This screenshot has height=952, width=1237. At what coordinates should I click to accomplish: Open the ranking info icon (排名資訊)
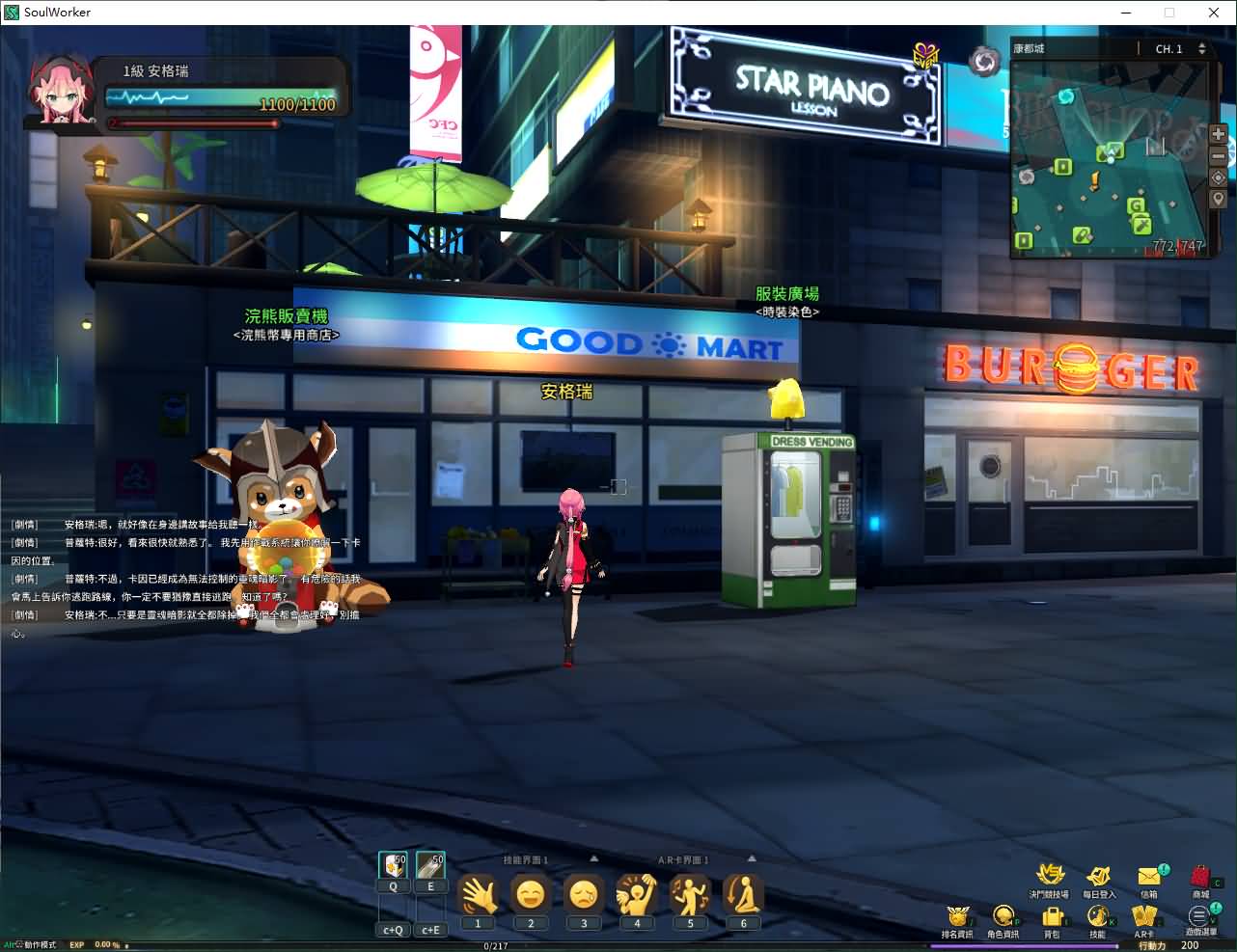click(957, 917)
